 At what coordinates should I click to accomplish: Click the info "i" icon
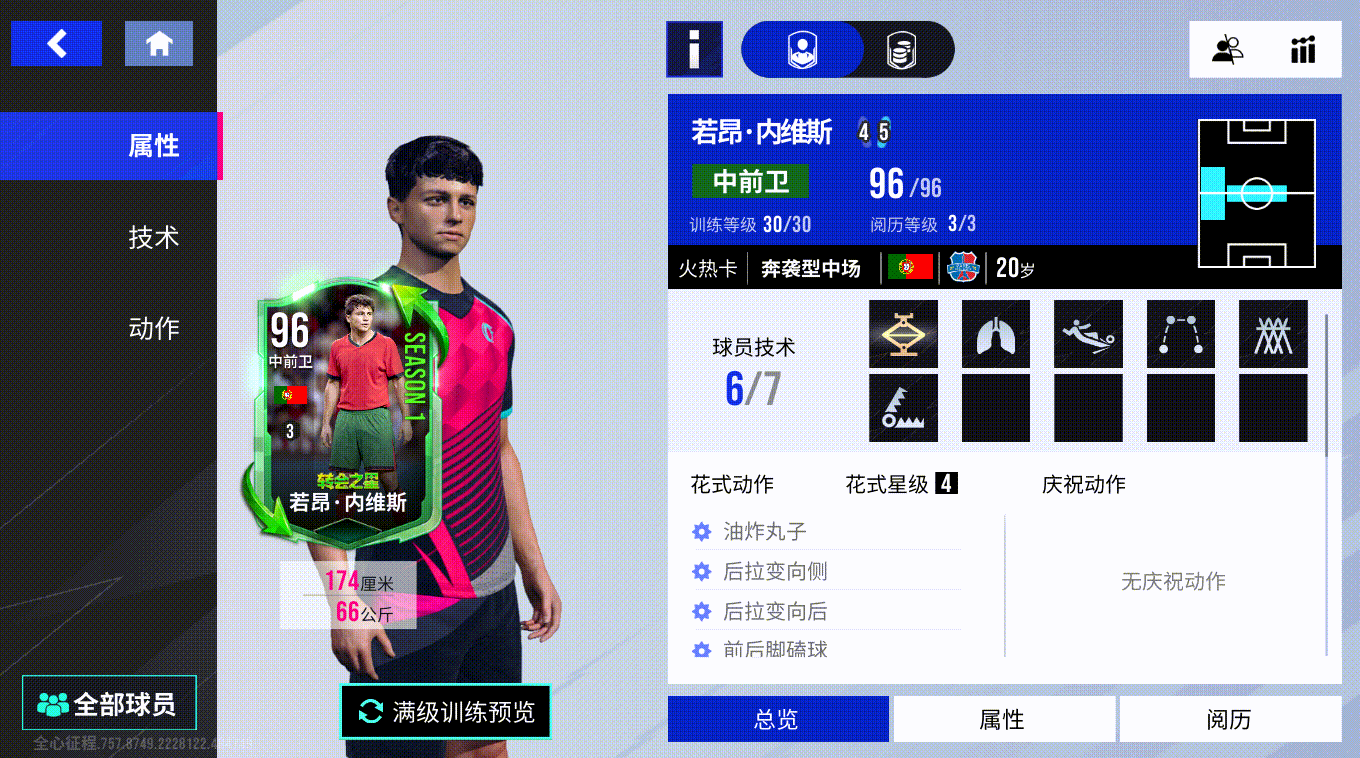click(x=694, y=49)
